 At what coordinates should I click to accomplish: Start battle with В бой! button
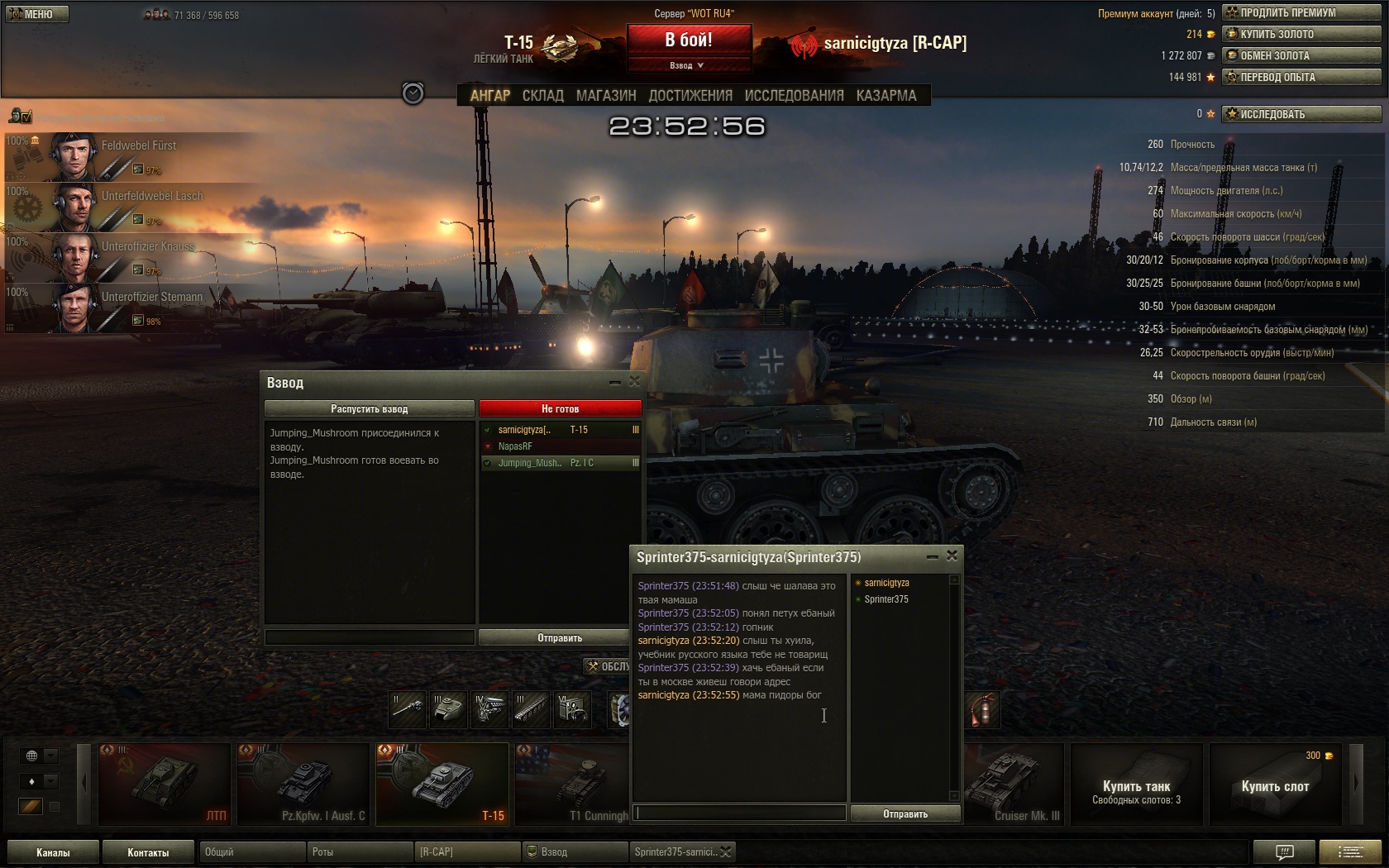[689, 40]
